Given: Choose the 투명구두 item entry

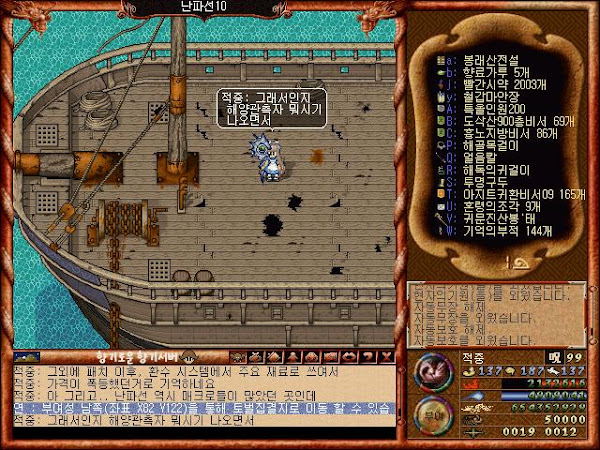Looking at the screenshot, I should (478, 180).
